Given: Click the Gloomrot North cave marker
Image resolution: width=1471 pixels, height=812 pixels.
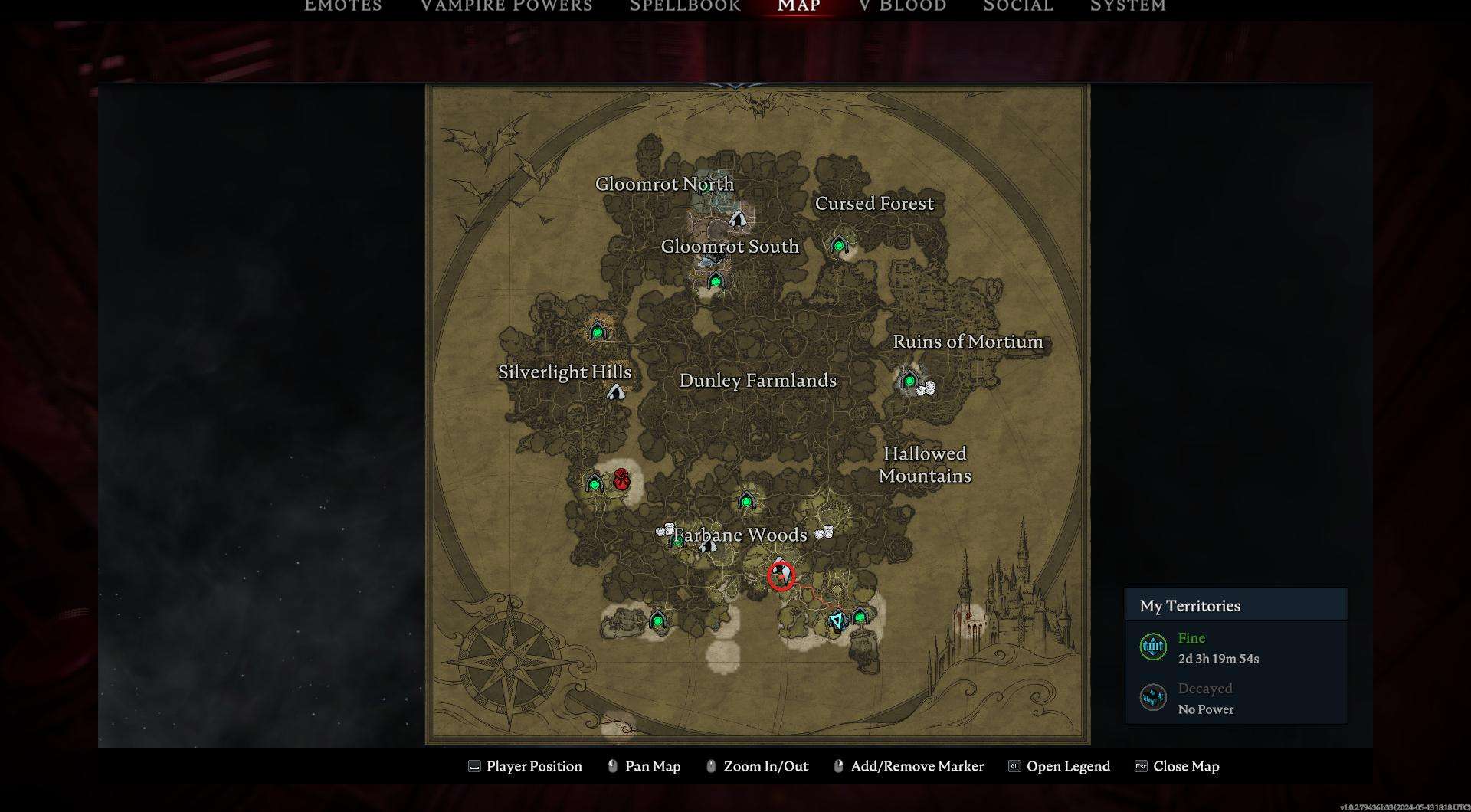Looking at the screenshot, I should [x=737, y=219].
